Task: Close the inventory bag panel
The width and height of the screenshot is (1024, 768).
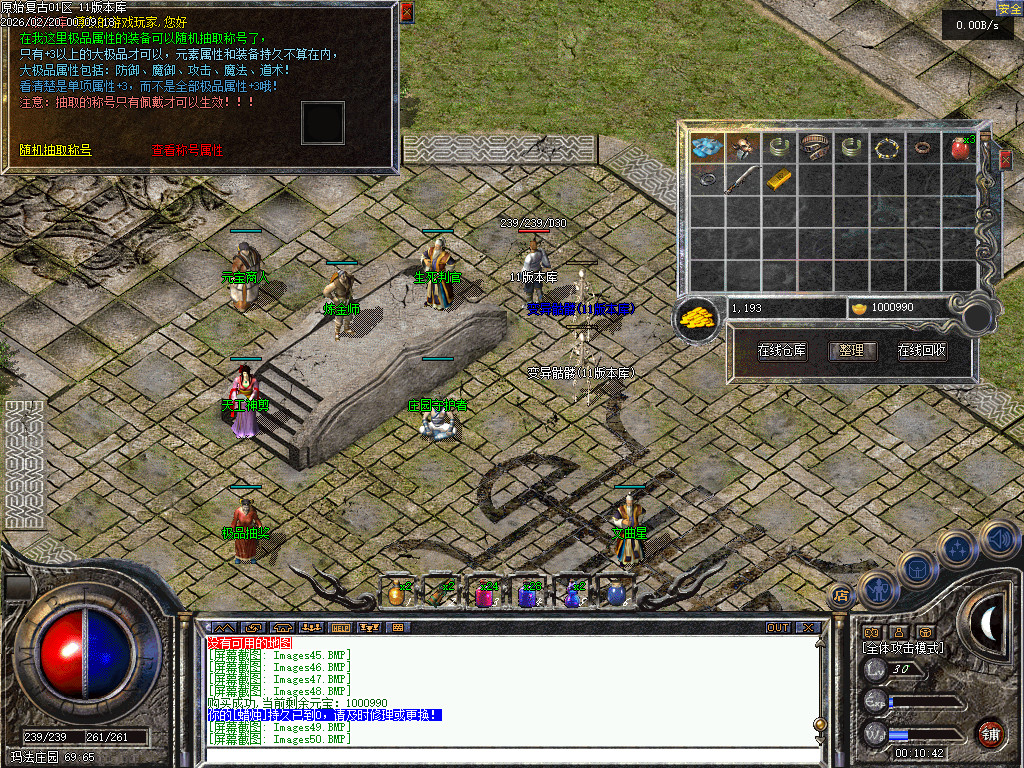Action: [1005, 159]
